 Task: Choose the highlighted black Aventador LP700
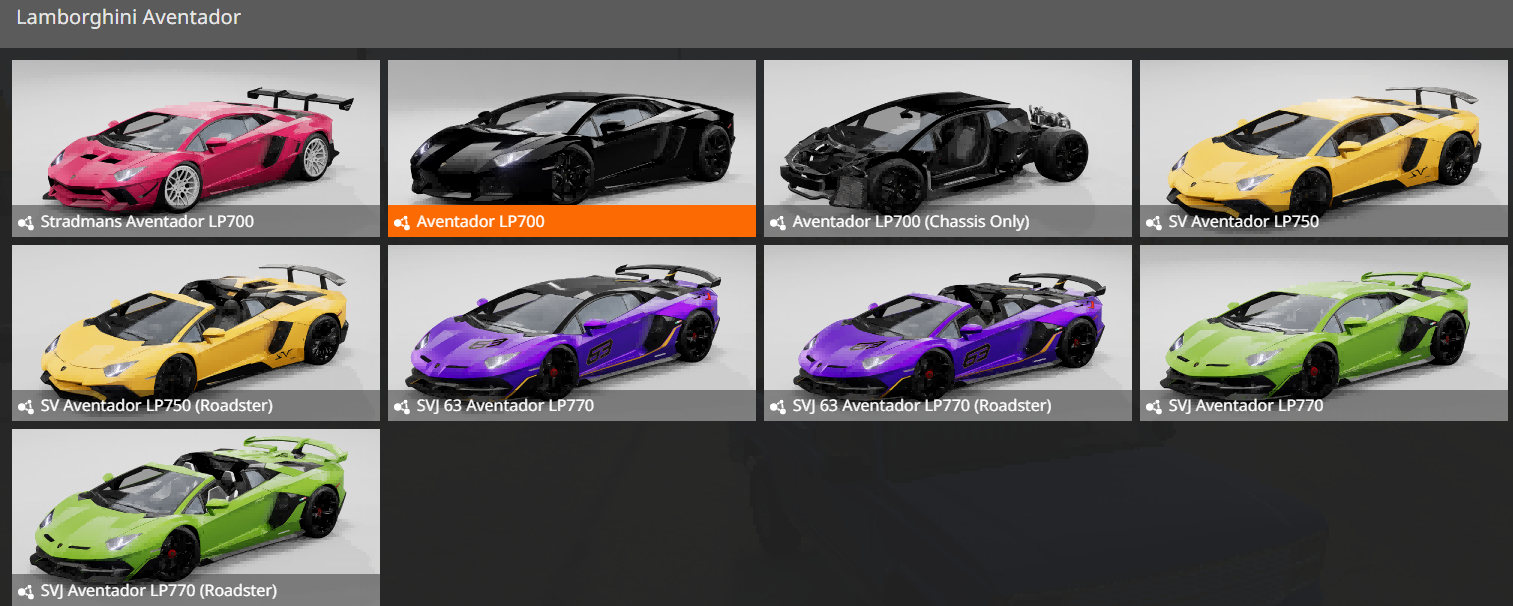572,148
